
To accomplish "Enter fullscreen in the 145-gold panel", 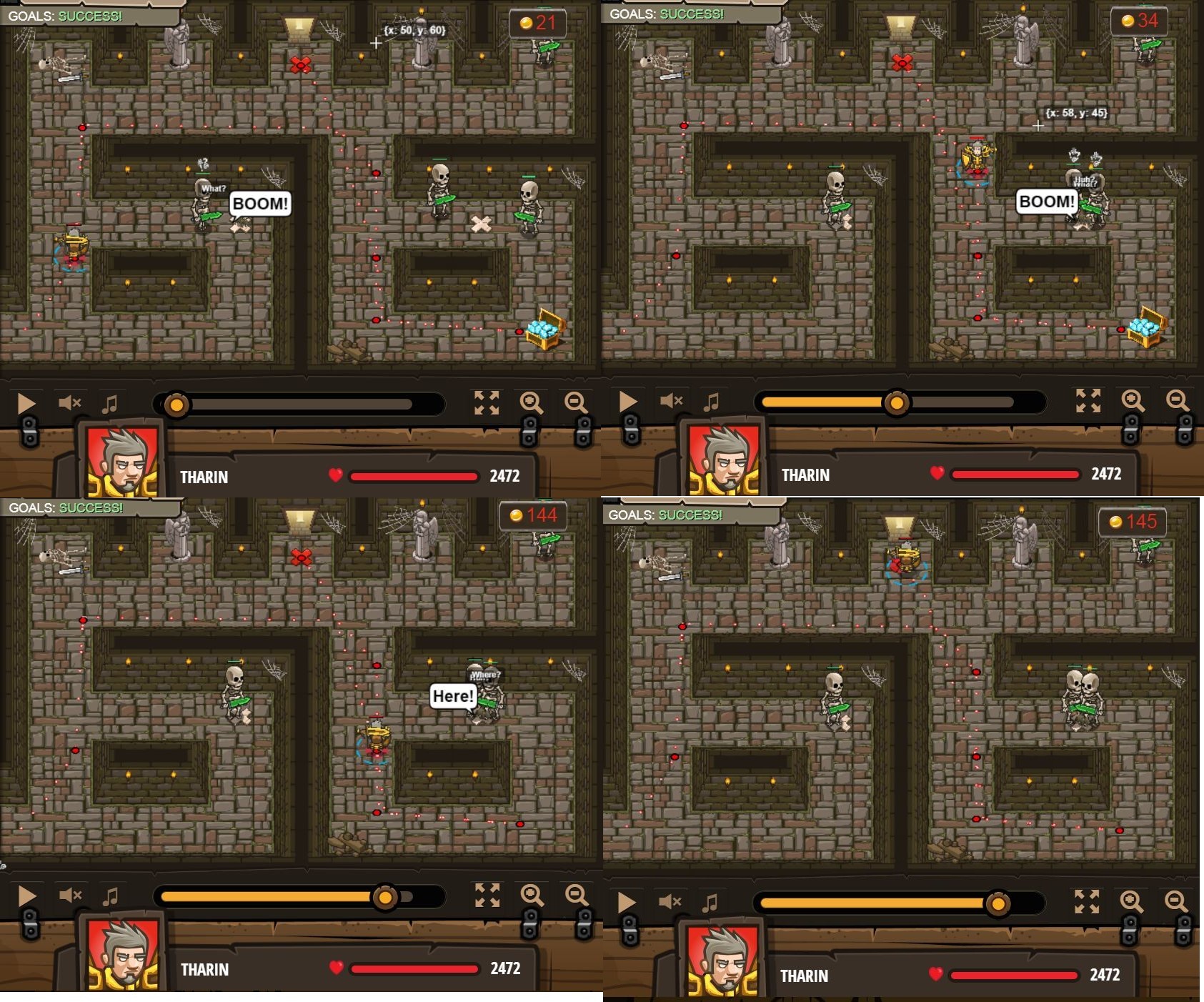I will (1087, 902).
